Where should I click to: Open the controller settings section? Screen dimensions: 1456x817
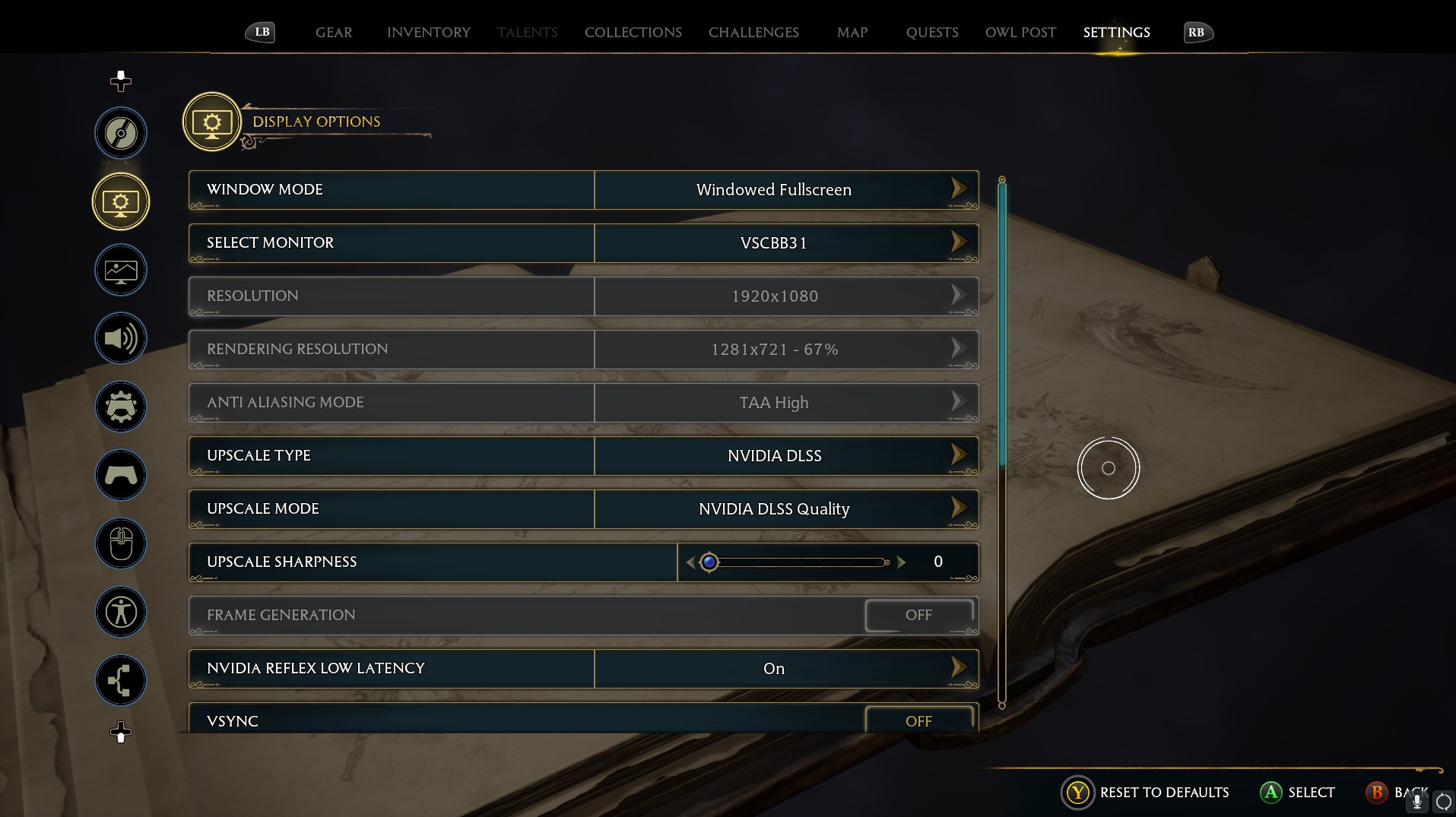(x=121, y=475)
